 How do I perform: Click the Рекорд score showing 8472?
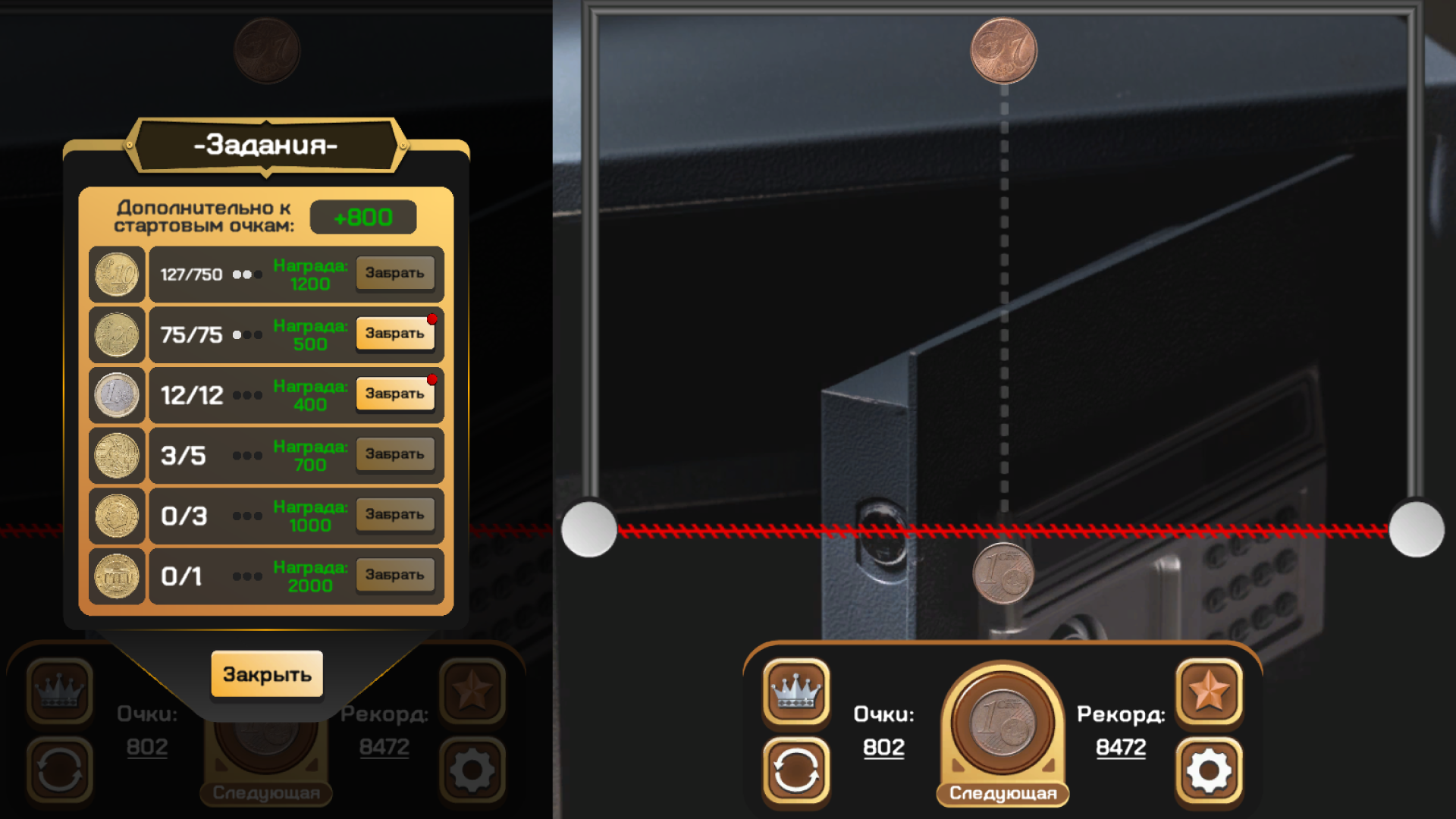pos(1122,746)
